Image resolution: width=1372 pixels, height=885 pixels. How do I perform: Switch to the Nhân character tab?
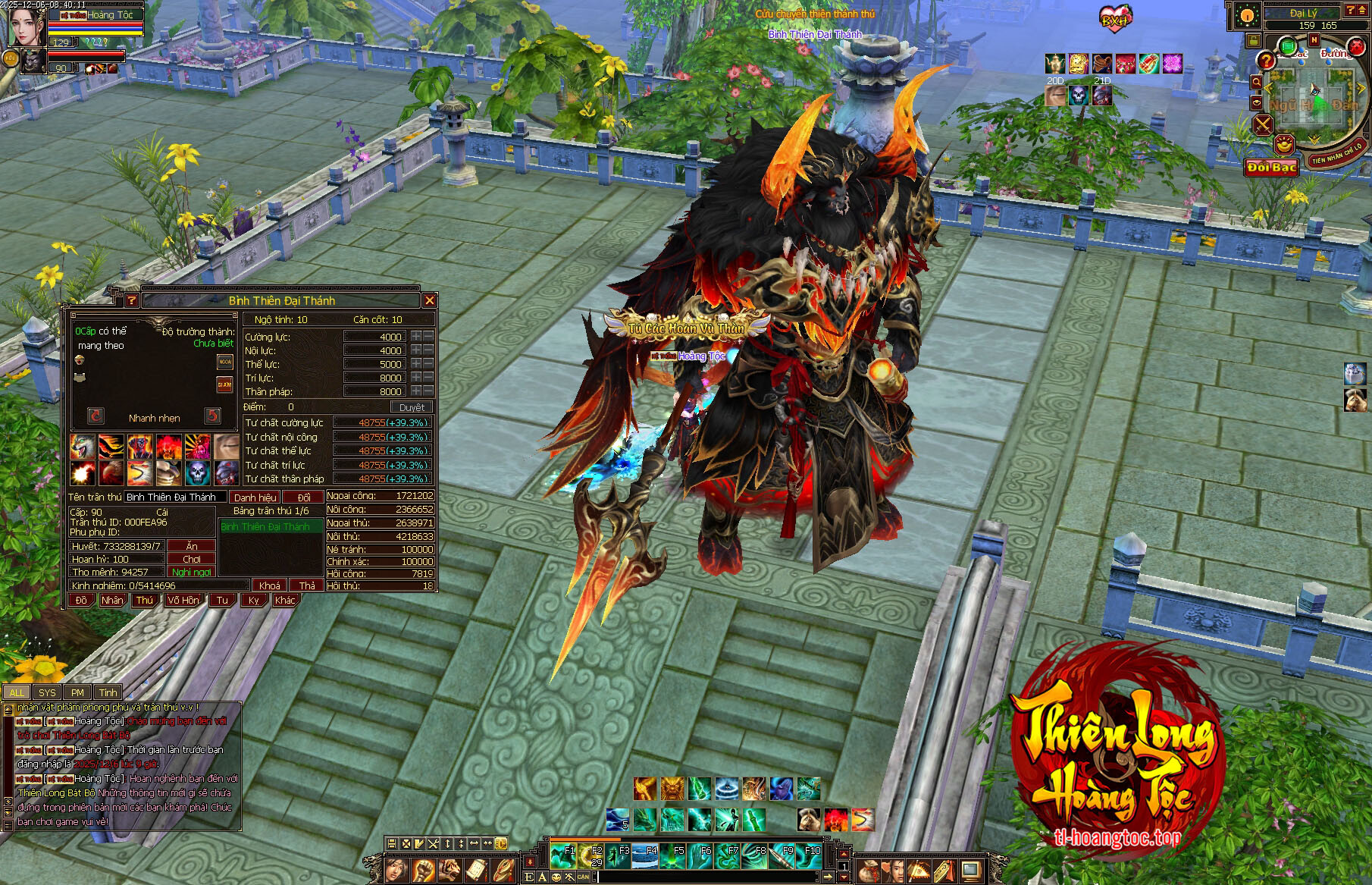(x=112, y=600)
